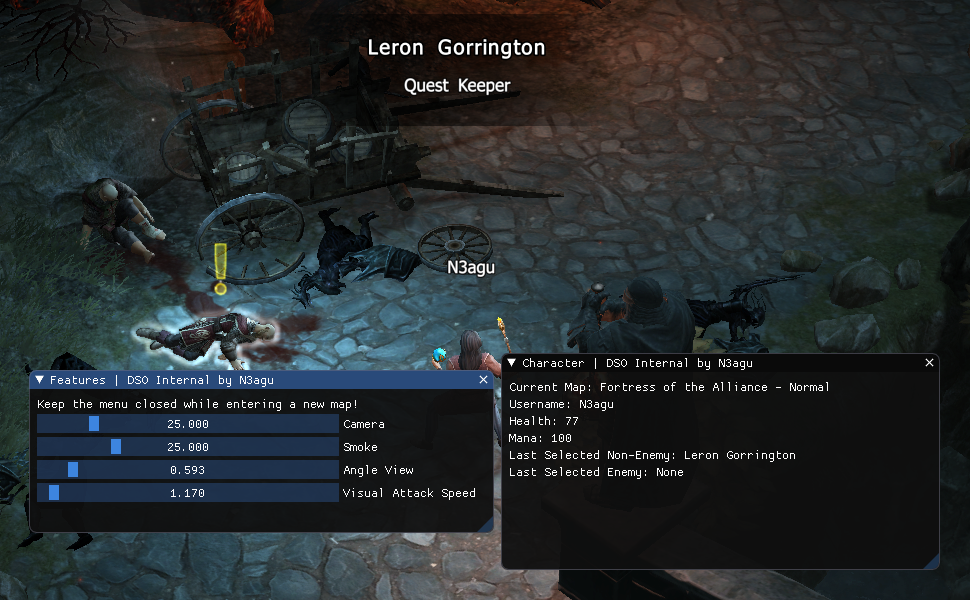Image resolution: width=970 pixels, height=600 pixels.
Task: Collapse the Character window arrow
Action: pyautogui.click(x=512, y=363)
